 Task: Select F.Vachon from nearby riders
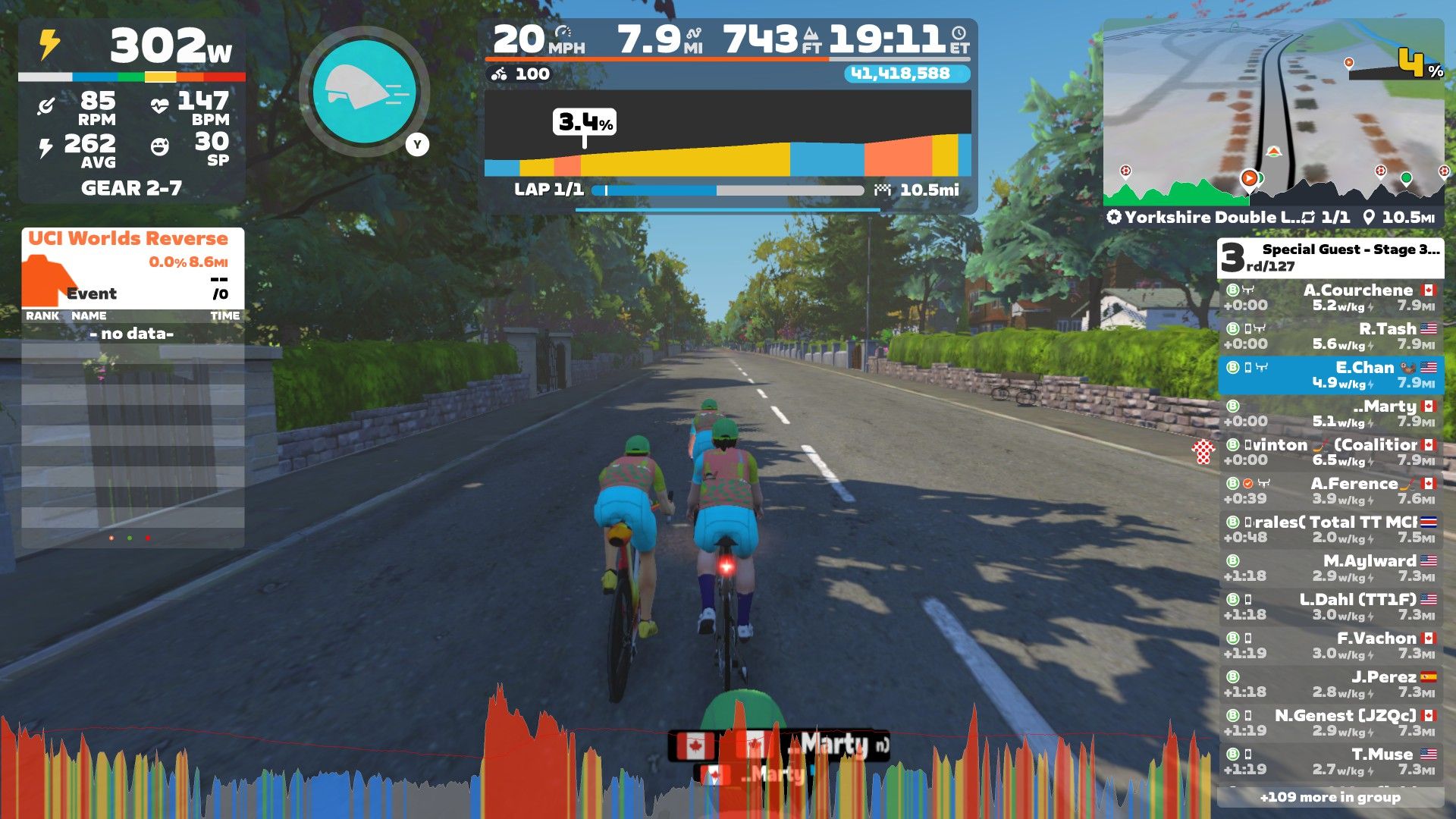pos(1331,645)
